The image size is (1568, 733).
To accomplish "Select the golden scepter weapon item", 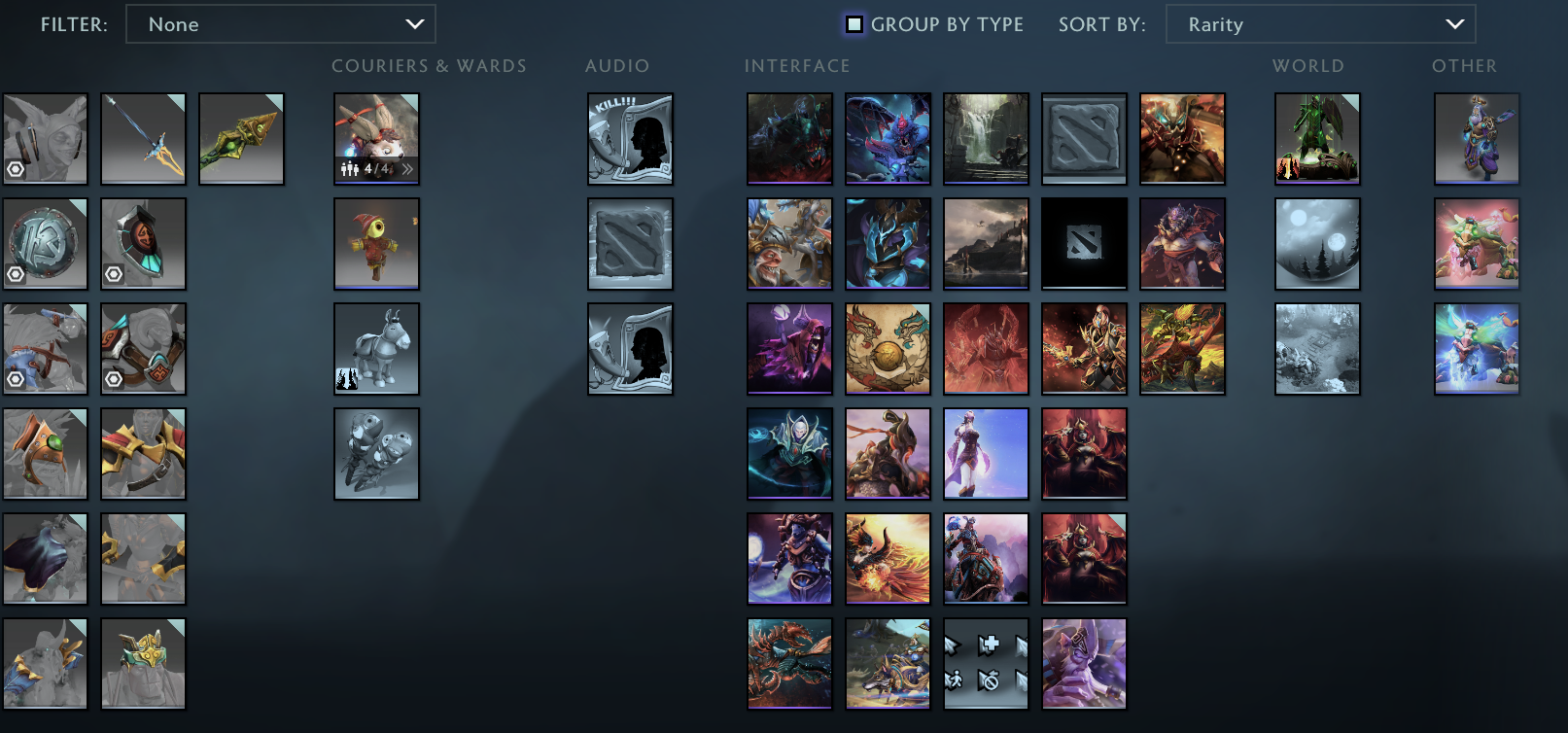I will (241, 139).
